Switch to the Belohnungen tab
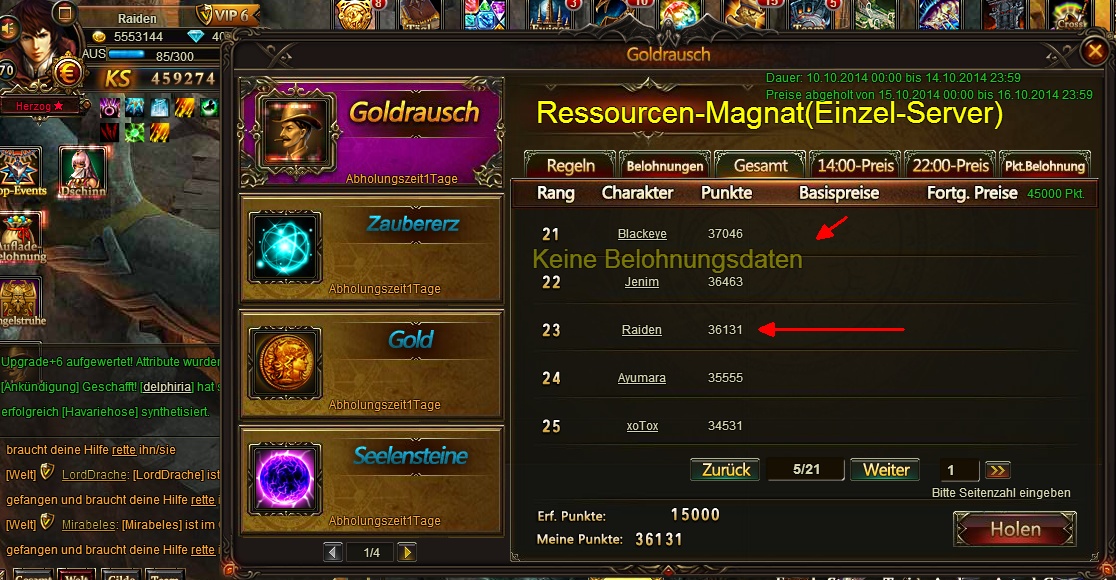This screenshot has width=1116, height=580. (665, 165)
